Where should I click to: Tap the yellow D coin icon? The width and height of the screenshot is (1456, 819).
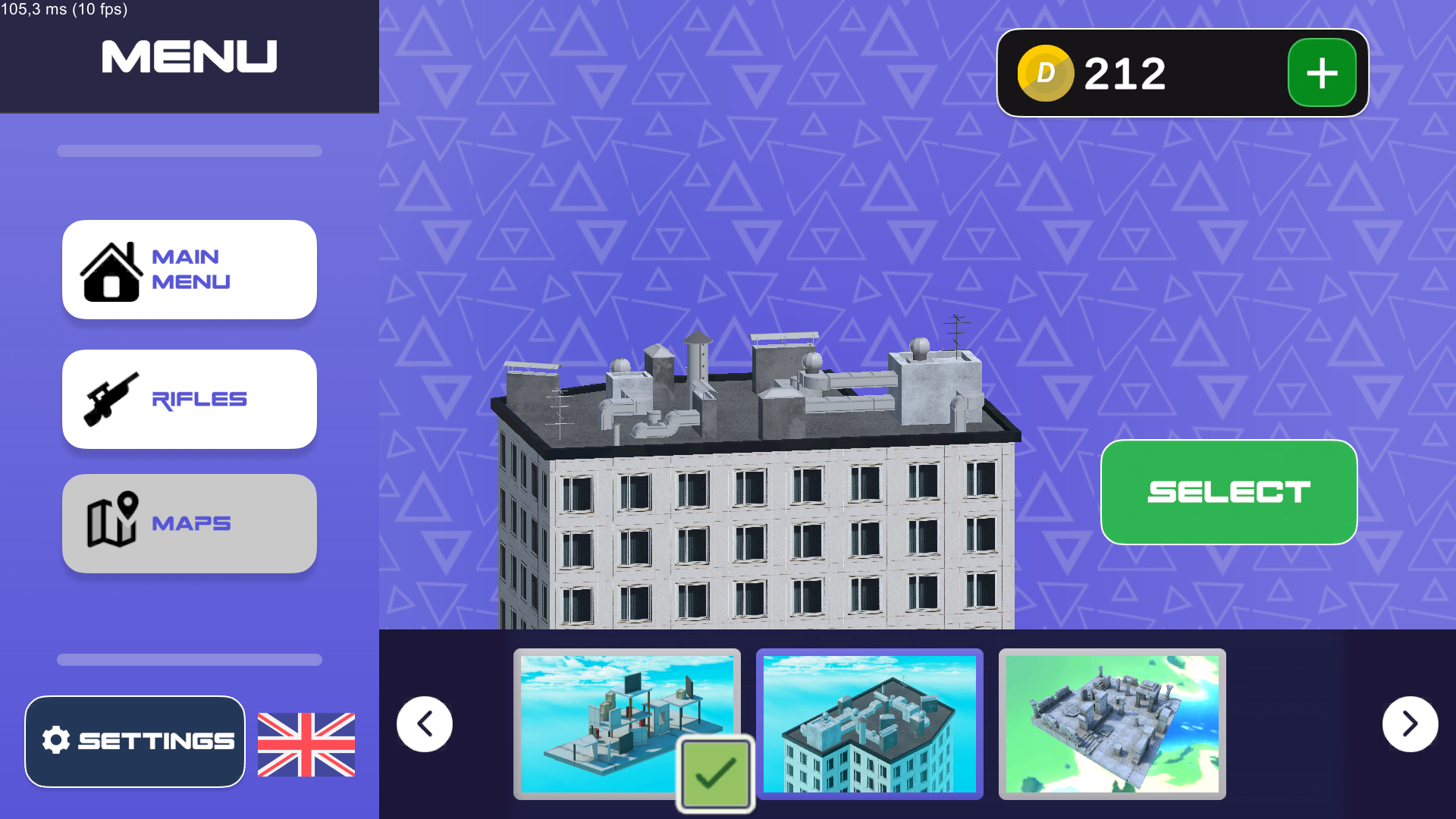click(1046, 72)
